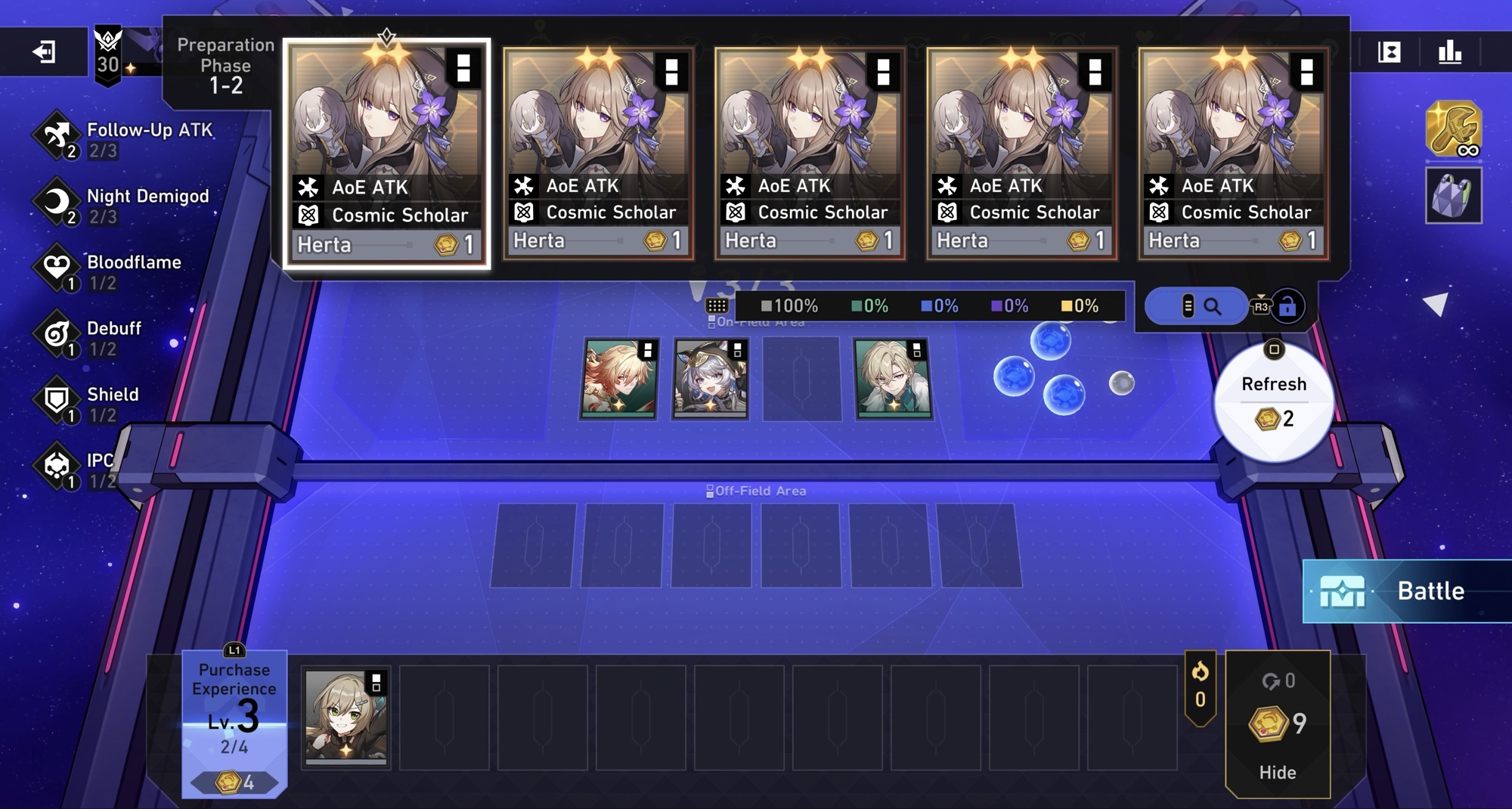This screenshot has height=809, width=1512.
Task: Select the cat-eared silver-haired on-field character
Action: tap(711, 377)
